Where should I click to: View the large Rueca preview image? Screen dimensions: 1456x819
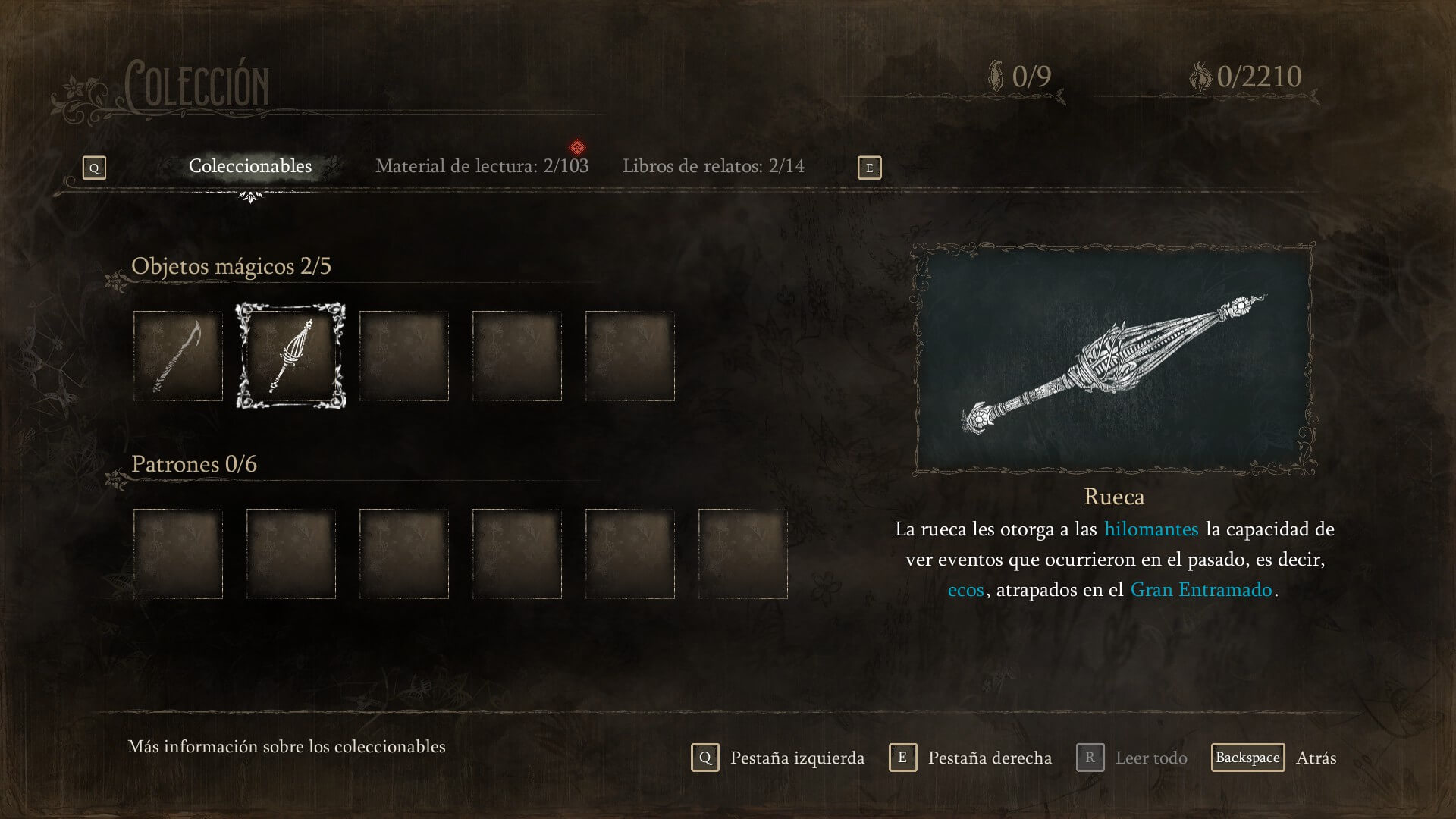1114,359
